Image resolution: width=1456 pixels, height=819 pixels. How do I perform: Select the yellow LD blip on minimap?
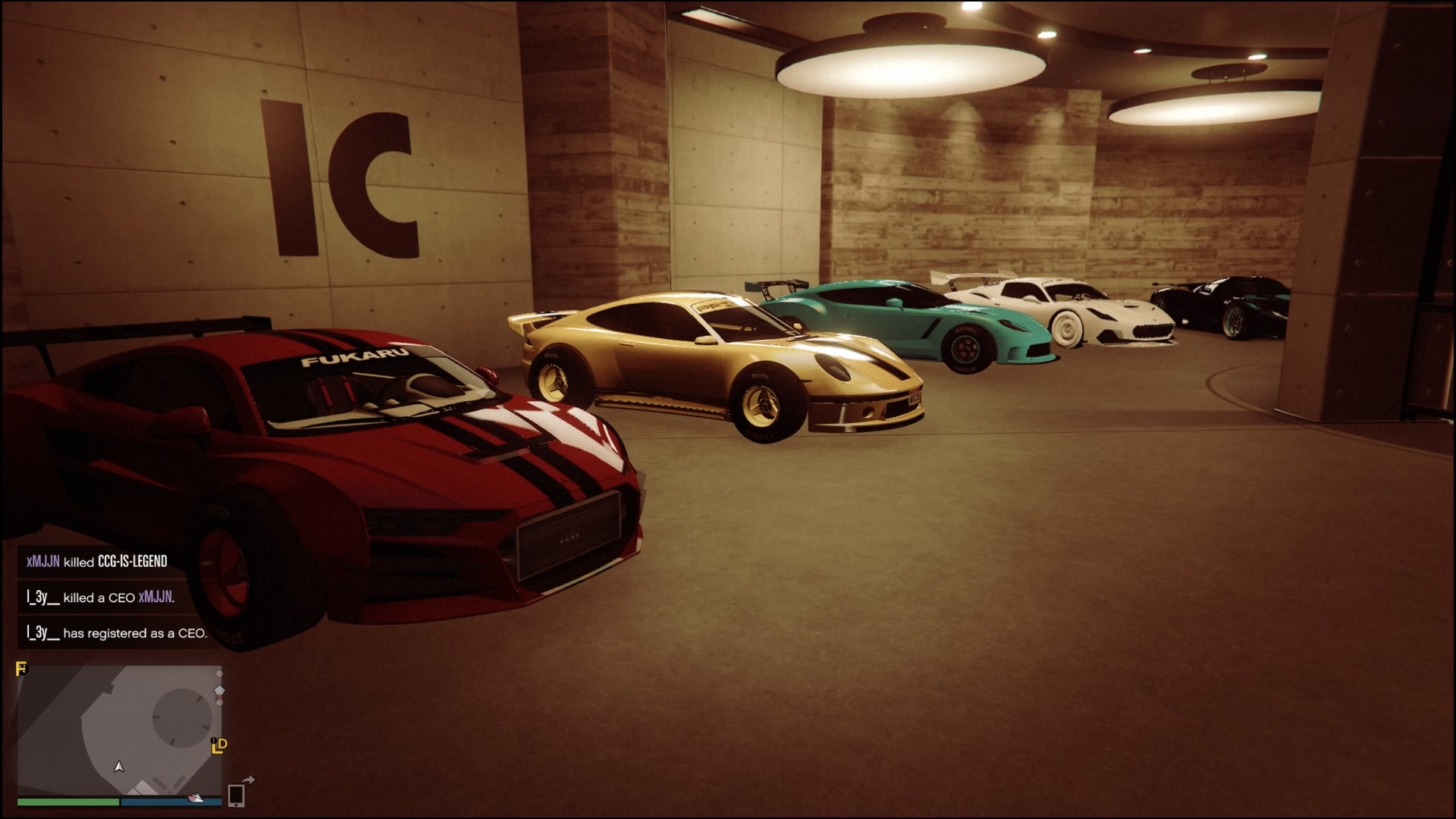pyautogui.click(x=219, y=746)
